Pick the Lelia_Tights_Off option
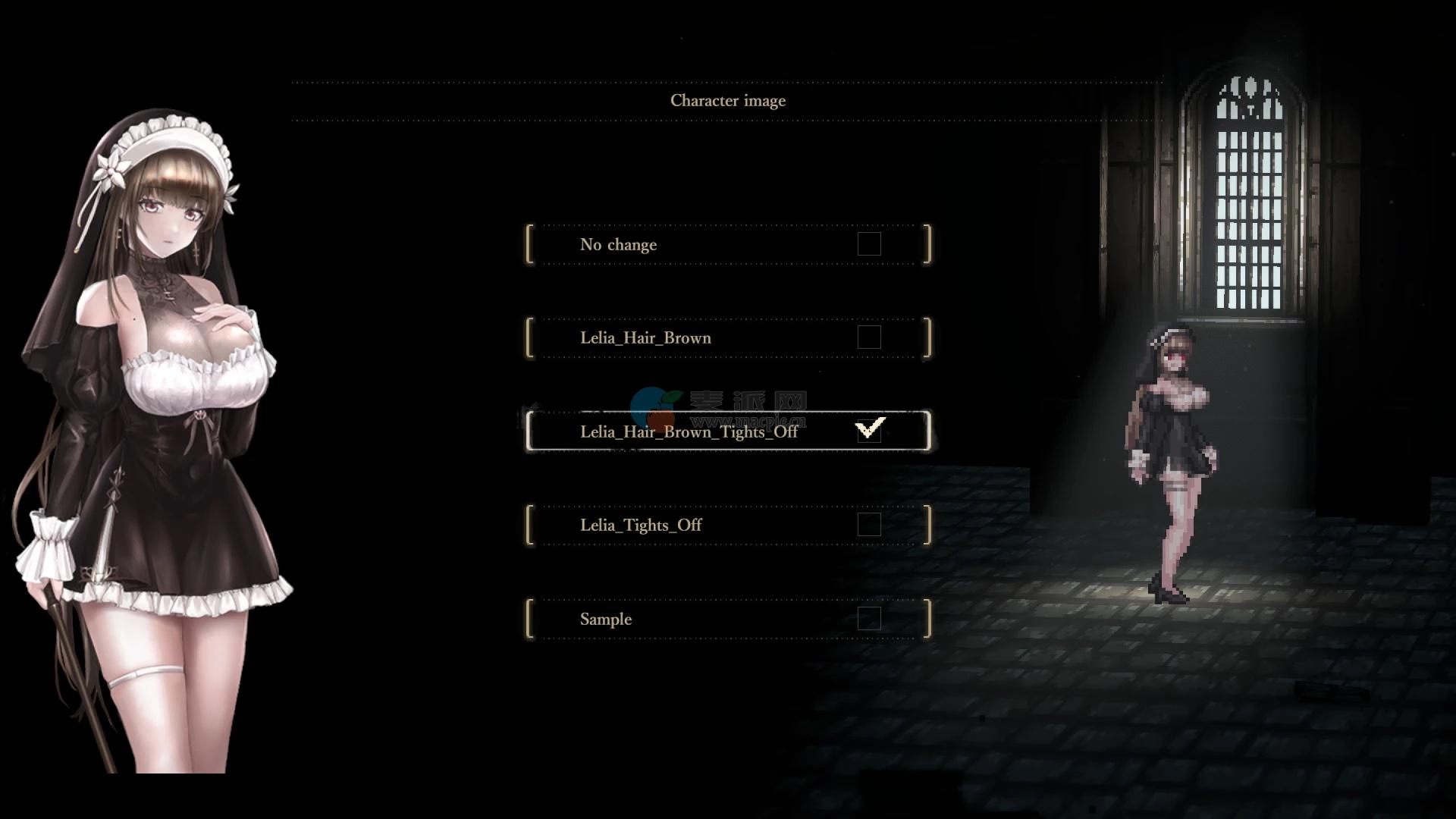 pyautogui.click(x=641, y=525)
